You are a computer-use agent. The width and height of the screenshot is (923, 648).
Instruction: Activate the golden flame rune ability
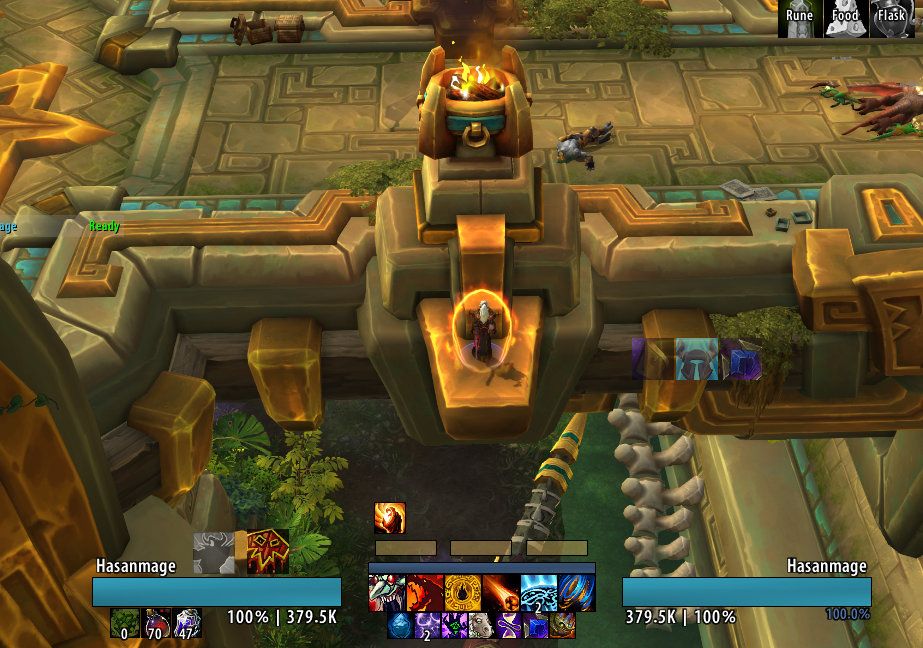[x=463, y=594]
